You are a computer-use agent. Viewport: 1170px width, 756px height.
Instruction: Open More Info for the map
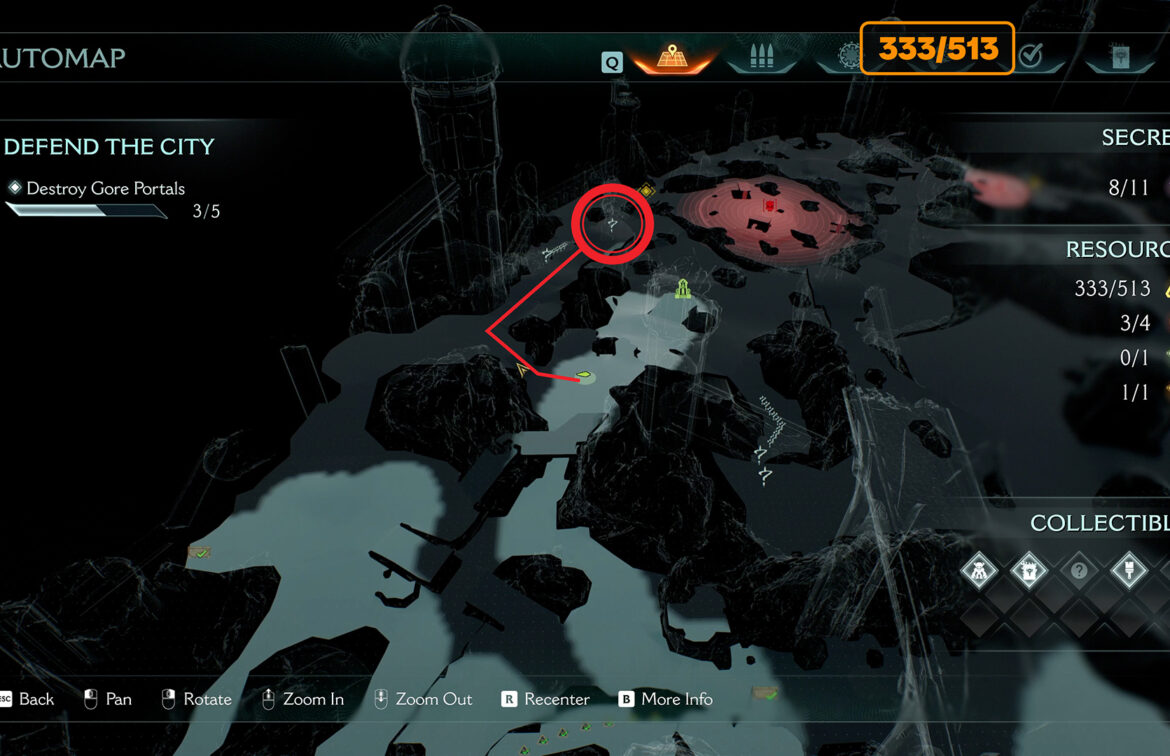666,699
